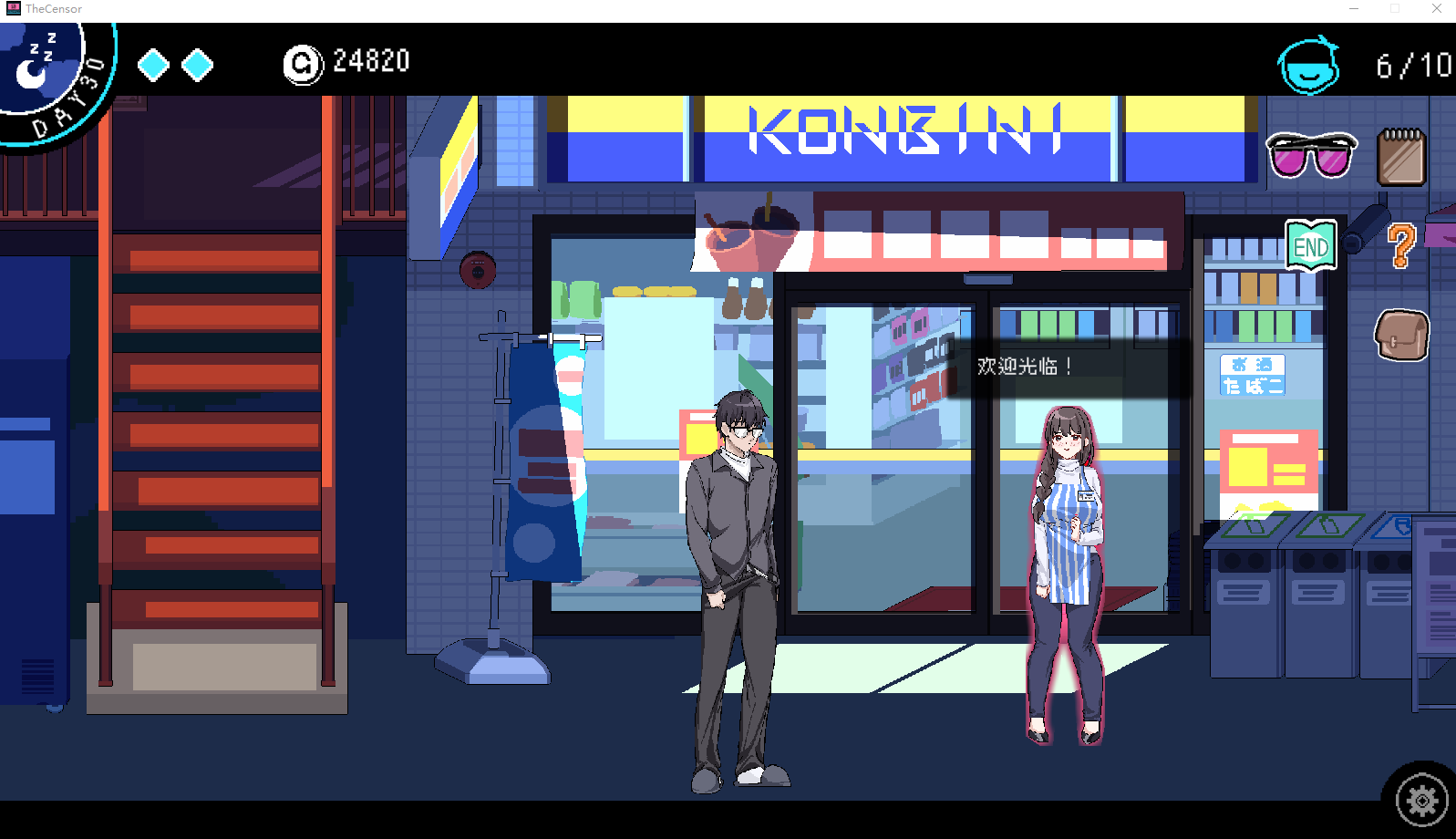Open the notebook journal icon

pyautogui.click(x=1401, y=157)
